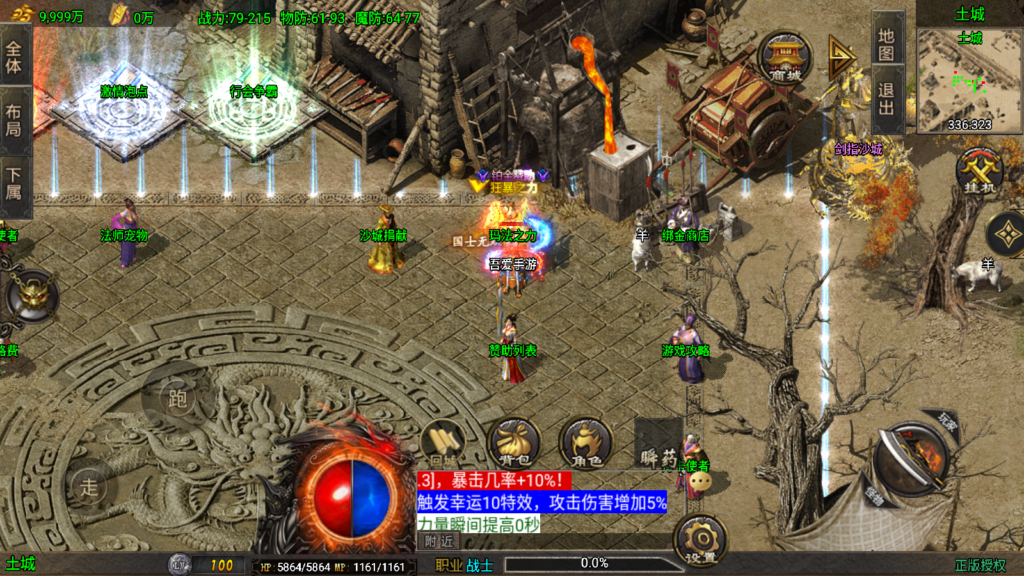
Task: Tap the 跑 run button
Action: click(177, 399)
